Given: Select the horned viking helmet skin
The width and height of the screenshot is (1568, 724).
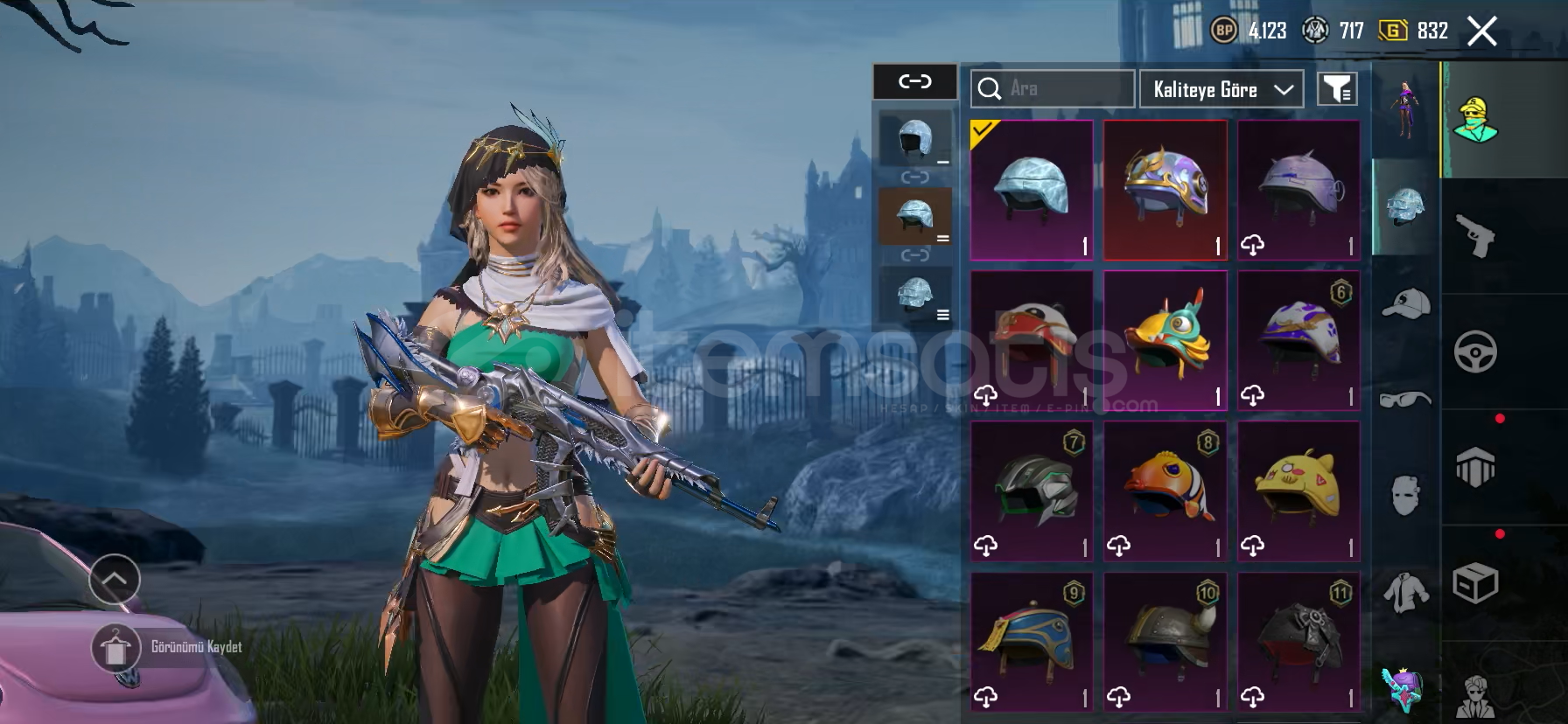Looking at the screenshot, I should 1165,641.
